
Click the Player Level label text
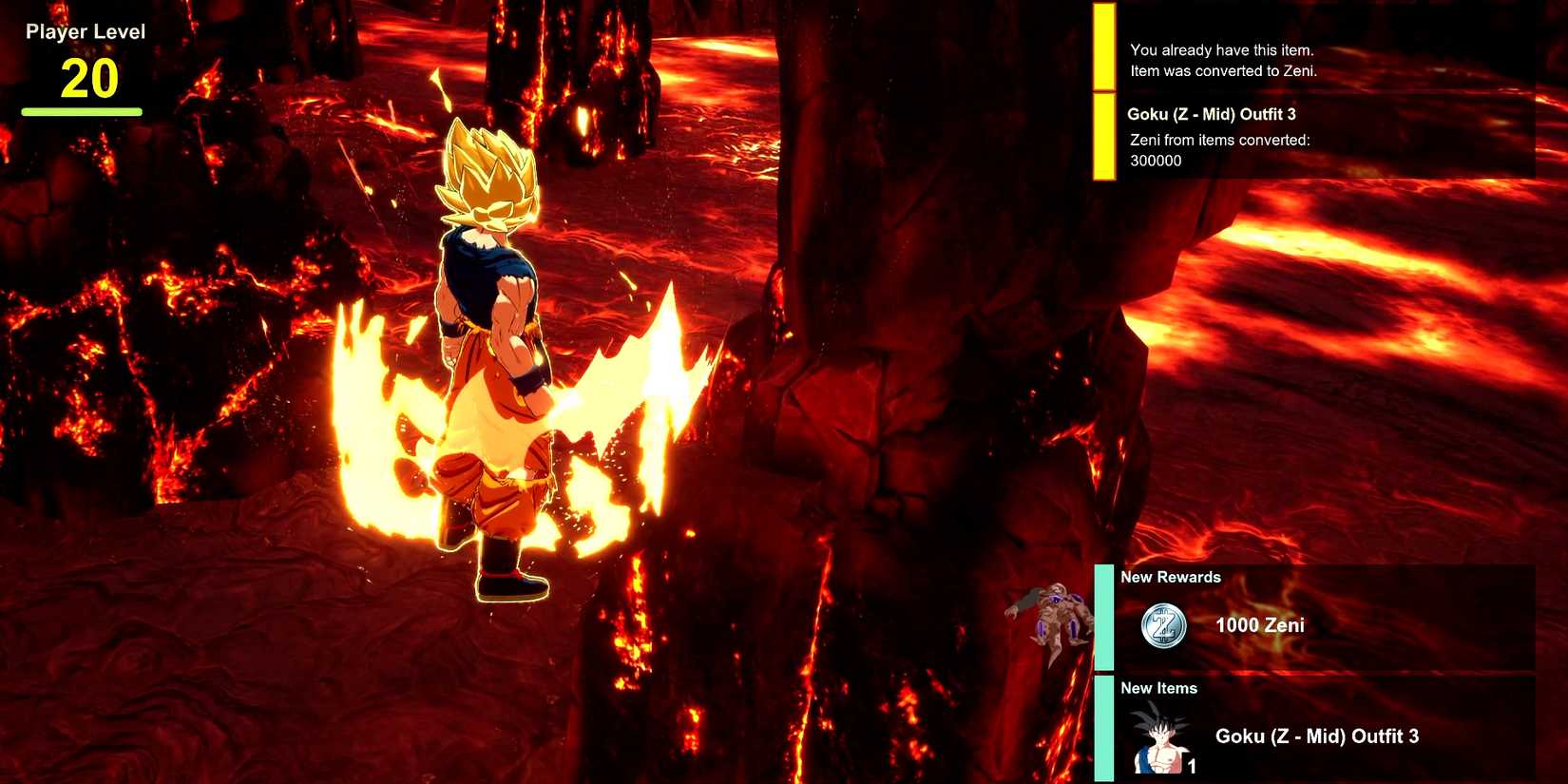[86, 31]
